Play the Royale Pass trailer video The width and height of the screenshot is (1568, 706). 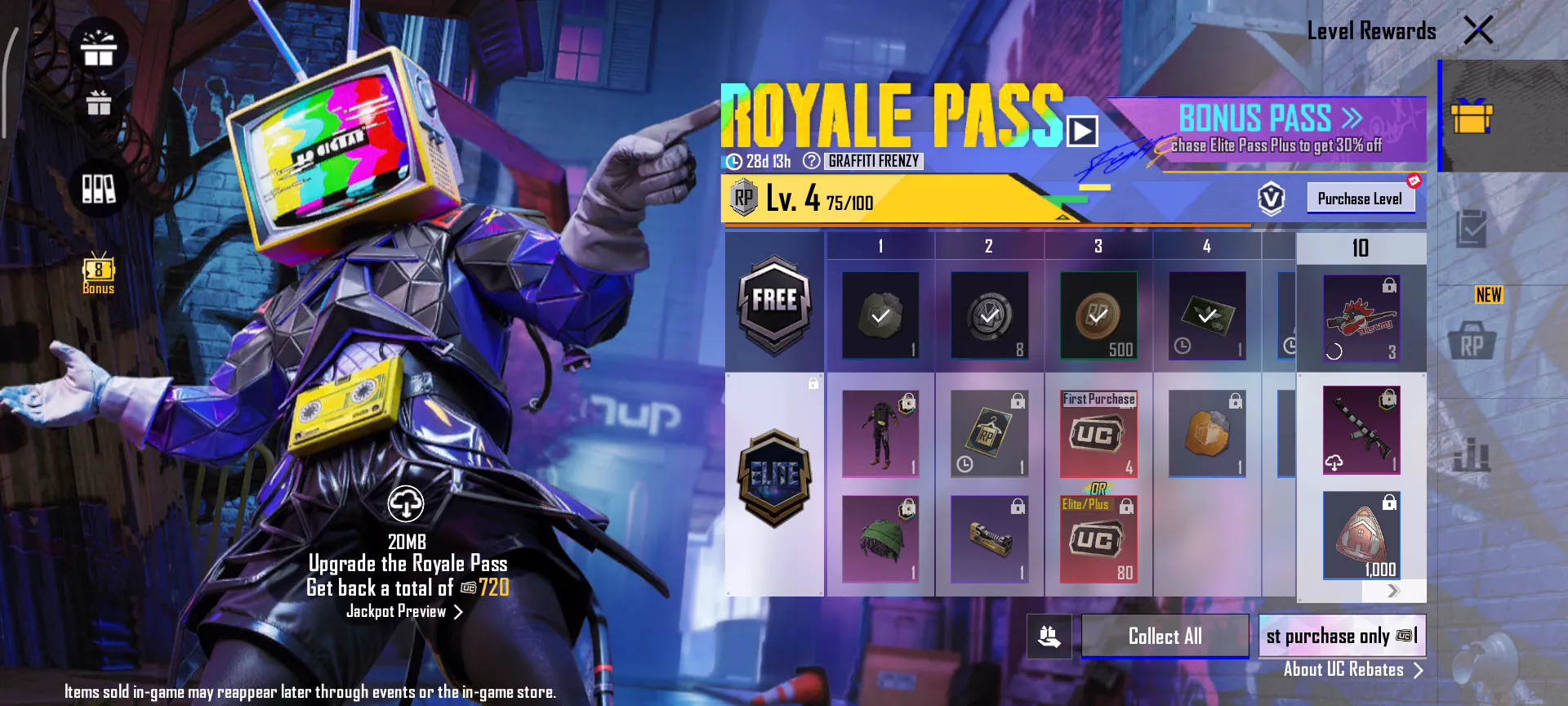(x=1083, y=131)
